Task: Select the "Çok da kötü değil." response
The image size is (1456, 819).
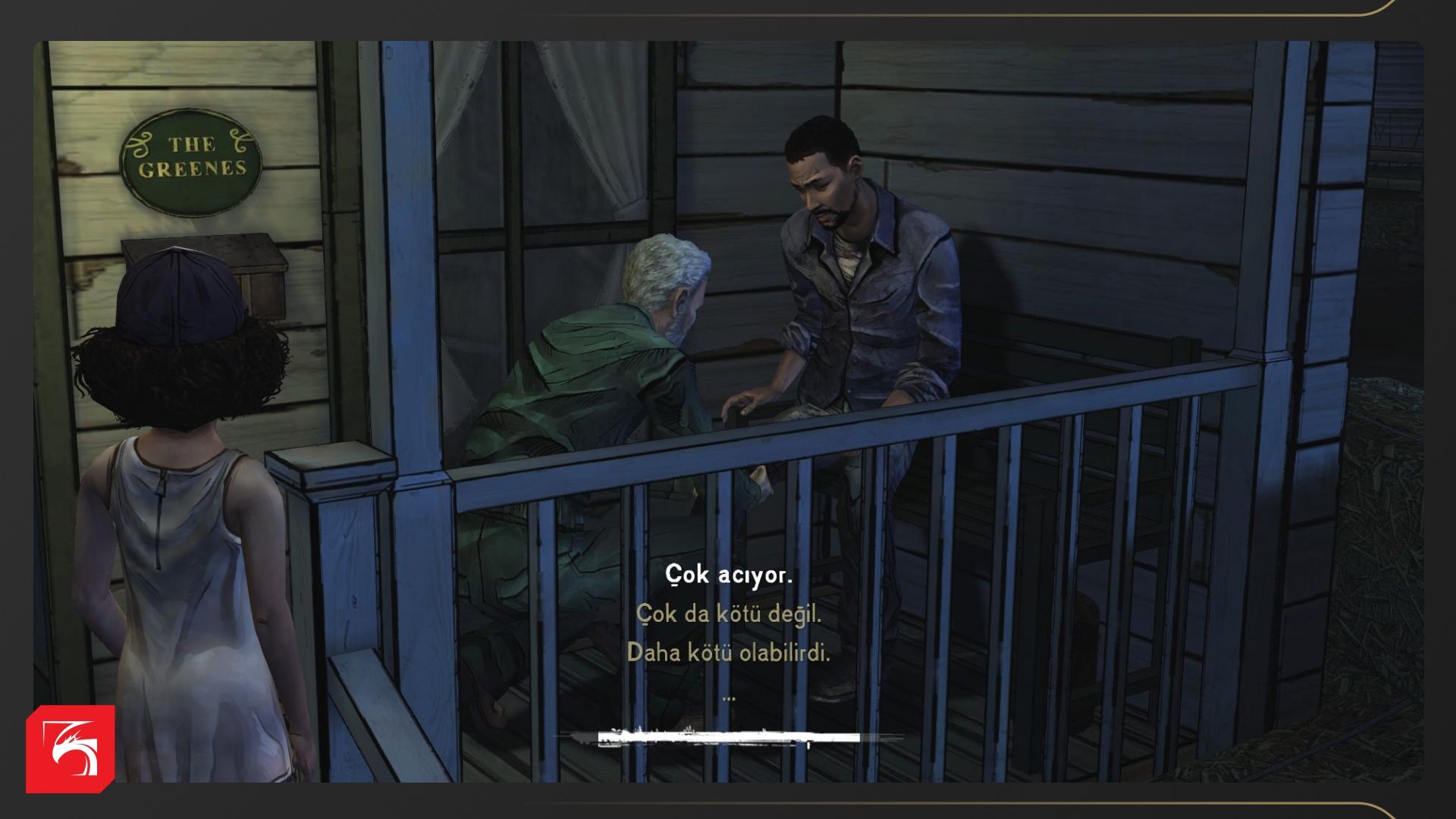Action: tap(728, 613)
